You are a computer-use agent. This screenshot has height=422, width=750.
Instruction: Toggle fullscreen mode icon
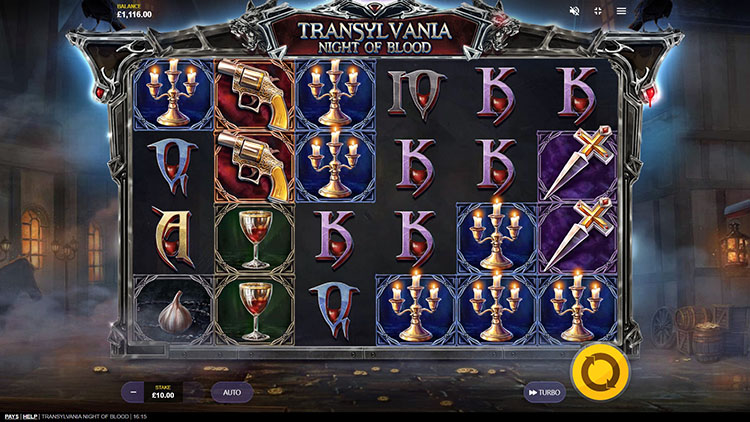tap(598, 11)
